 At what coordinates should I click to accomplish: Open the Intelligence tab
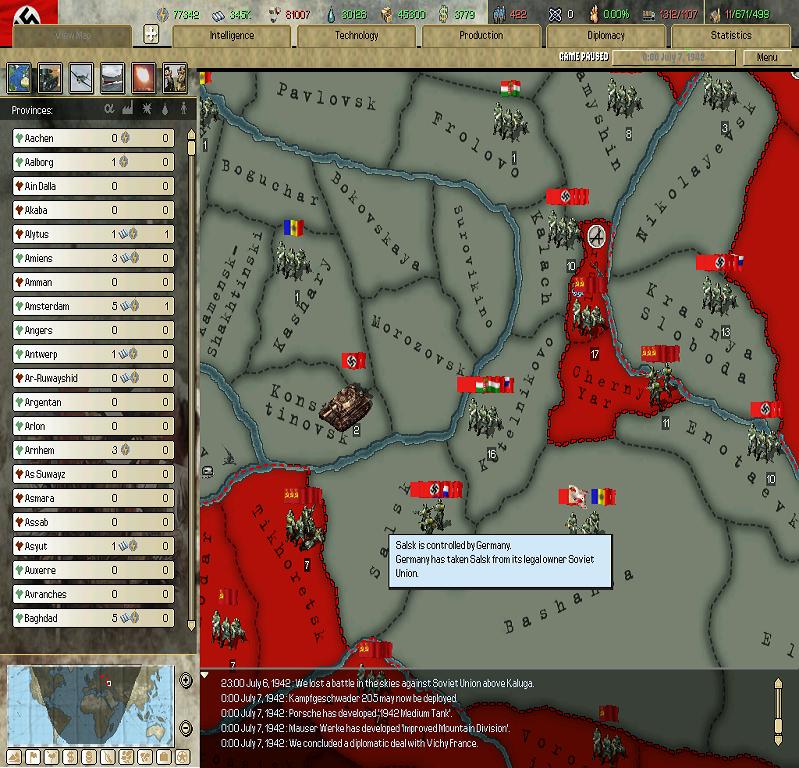pyautogui.click(x=231, y=36)
